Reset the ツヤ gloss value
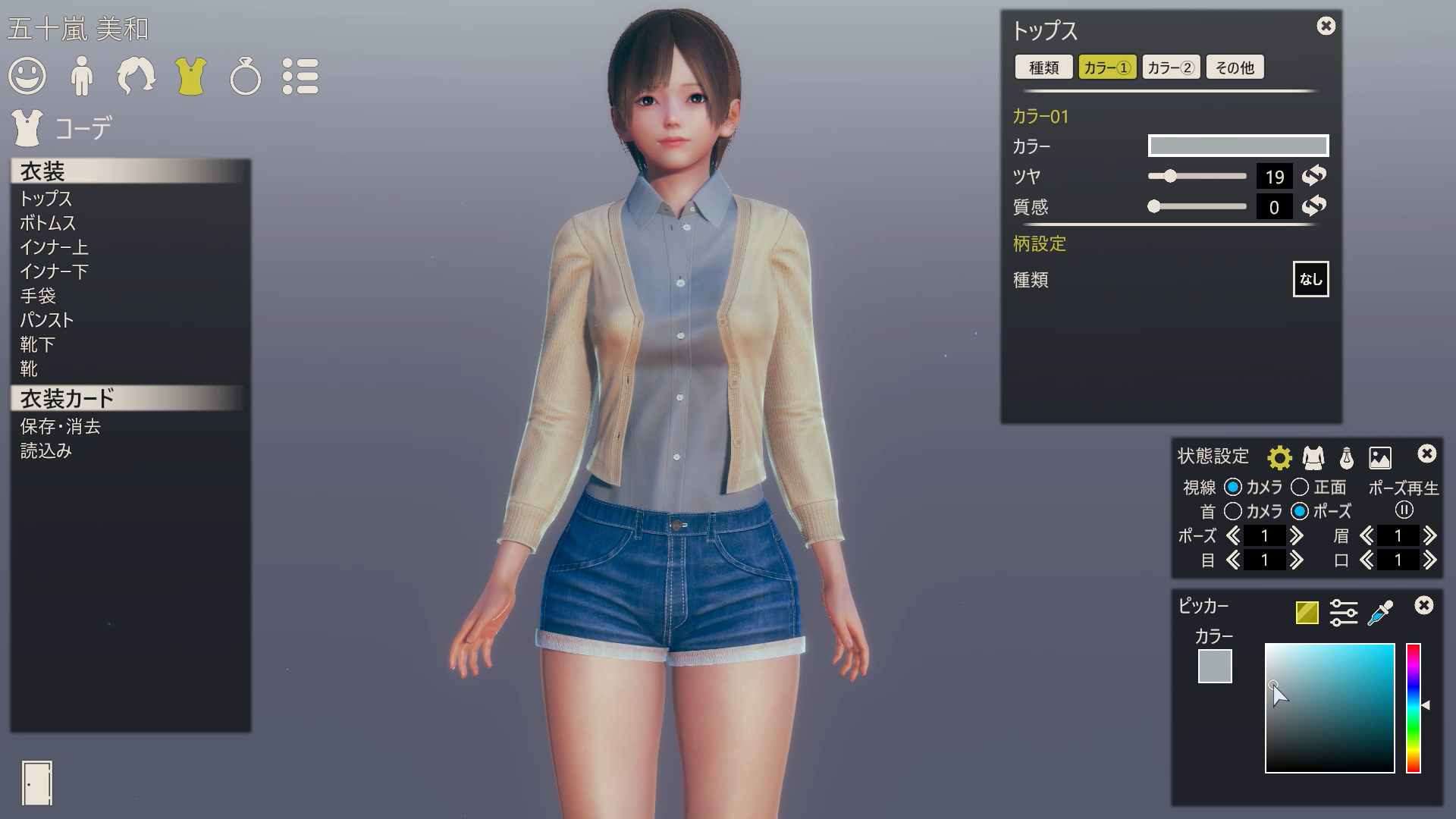This screenshot has width=1456, height=819. pos(1313,176)
